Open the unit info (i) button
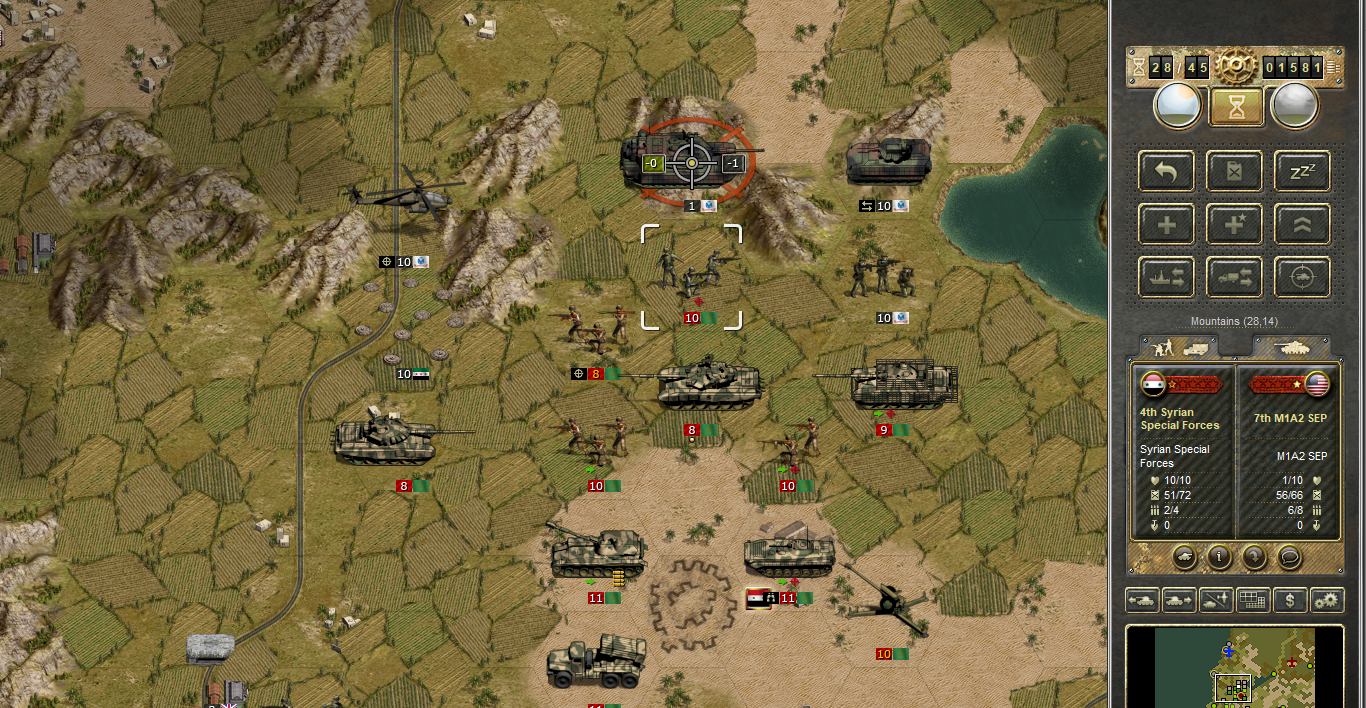 click(x=1218, y=556)
